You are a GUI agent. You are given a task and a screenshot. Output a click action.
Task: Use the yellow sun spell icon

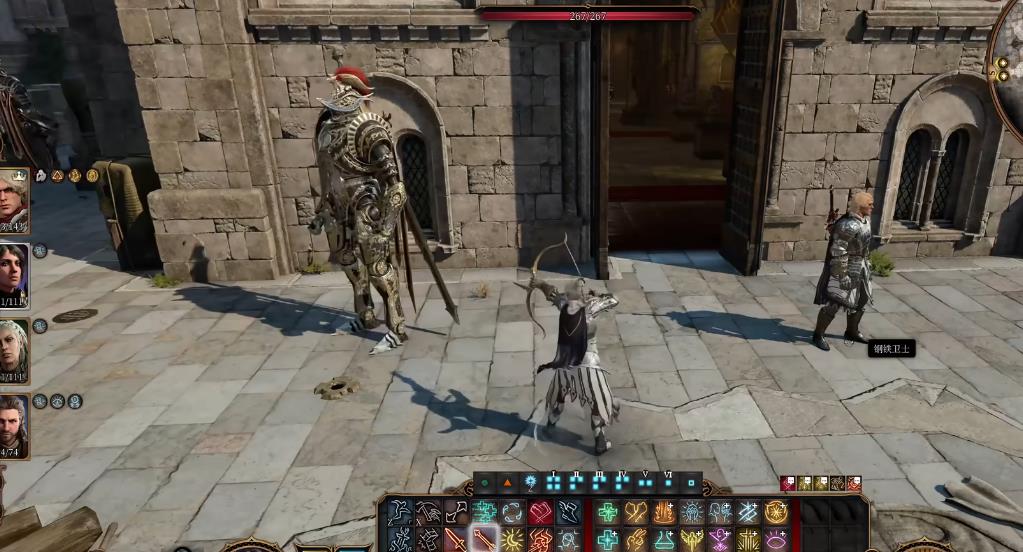513,540
